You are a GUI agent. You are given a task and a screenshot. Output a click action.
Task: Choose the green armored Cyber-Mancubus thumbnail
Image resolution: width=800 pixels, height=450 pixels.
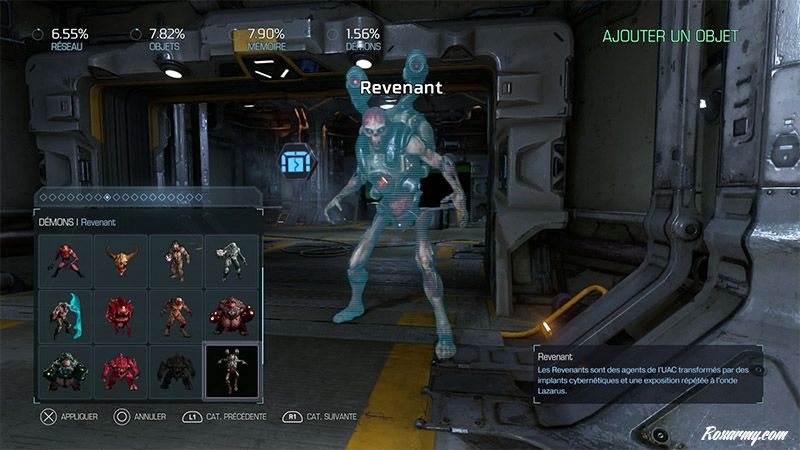click(x=67, y=369)
